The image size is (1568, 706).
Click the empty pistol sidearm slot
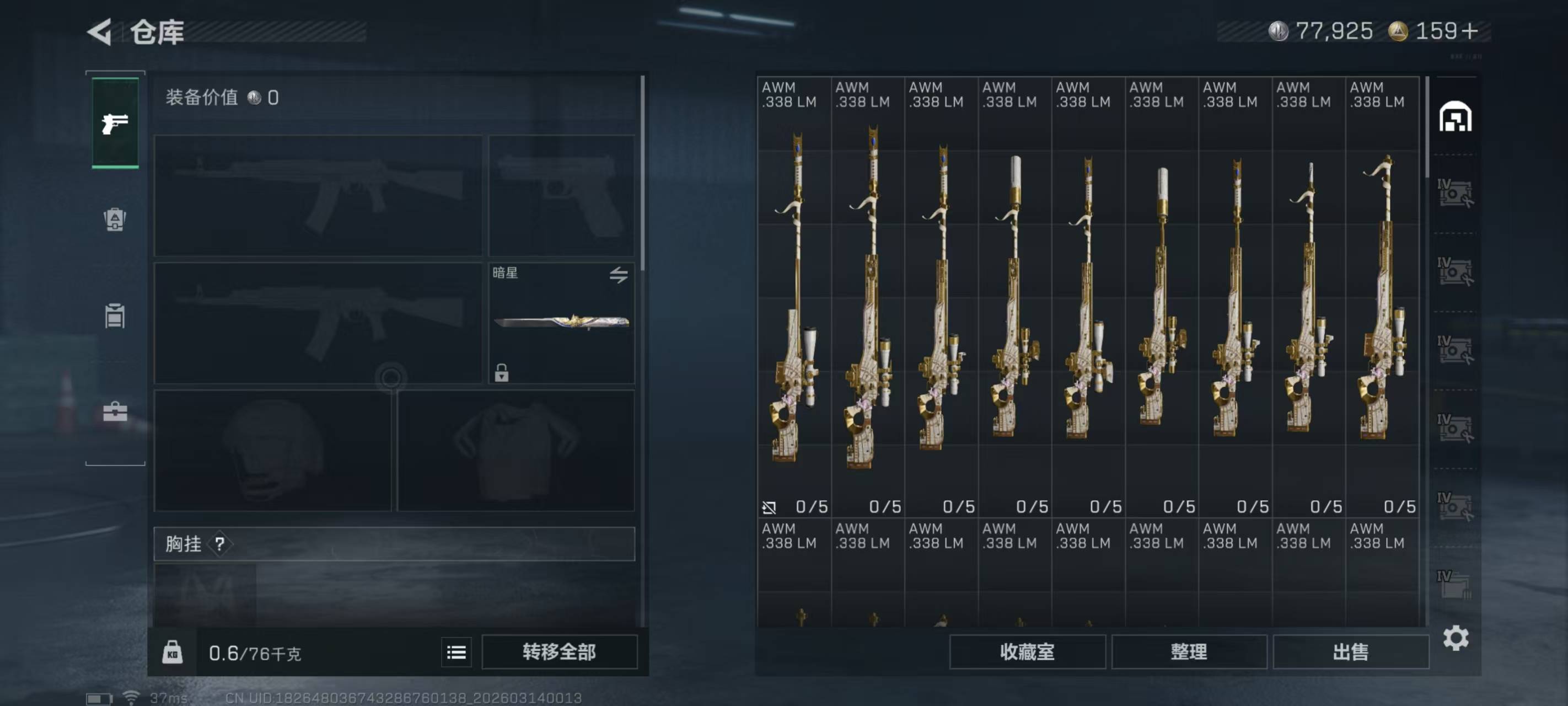click(x=561, y=195)
